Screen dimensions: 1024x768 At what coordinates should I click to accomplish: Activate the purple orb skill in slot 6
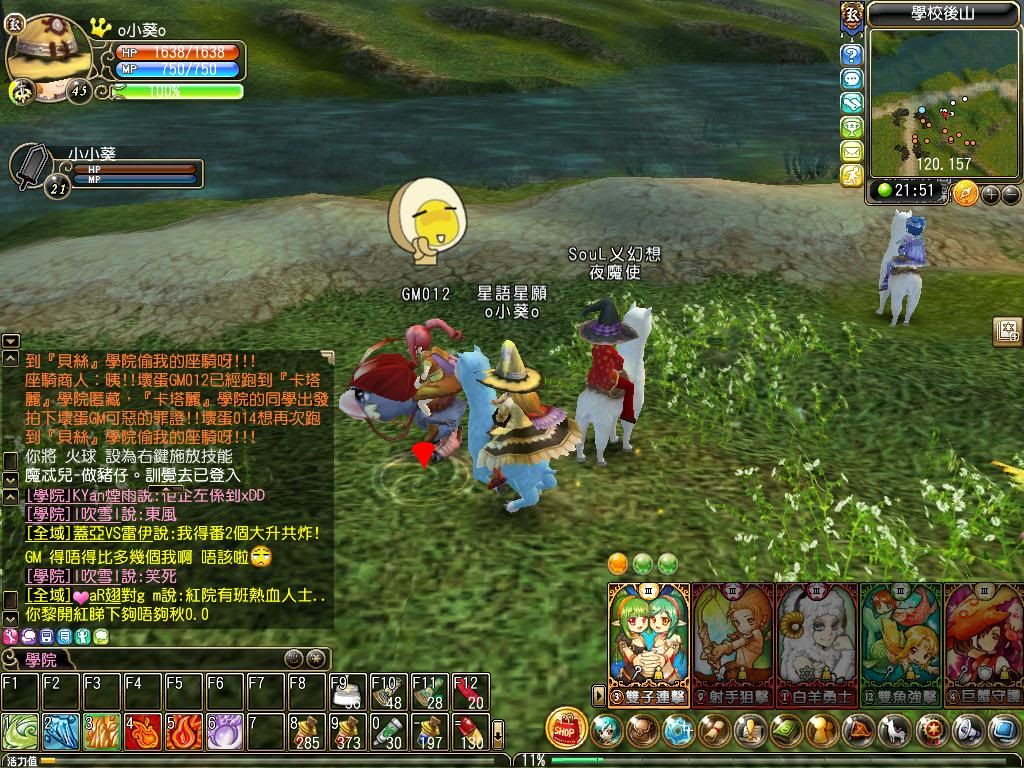pyautogui.click(x=224, y=733)
